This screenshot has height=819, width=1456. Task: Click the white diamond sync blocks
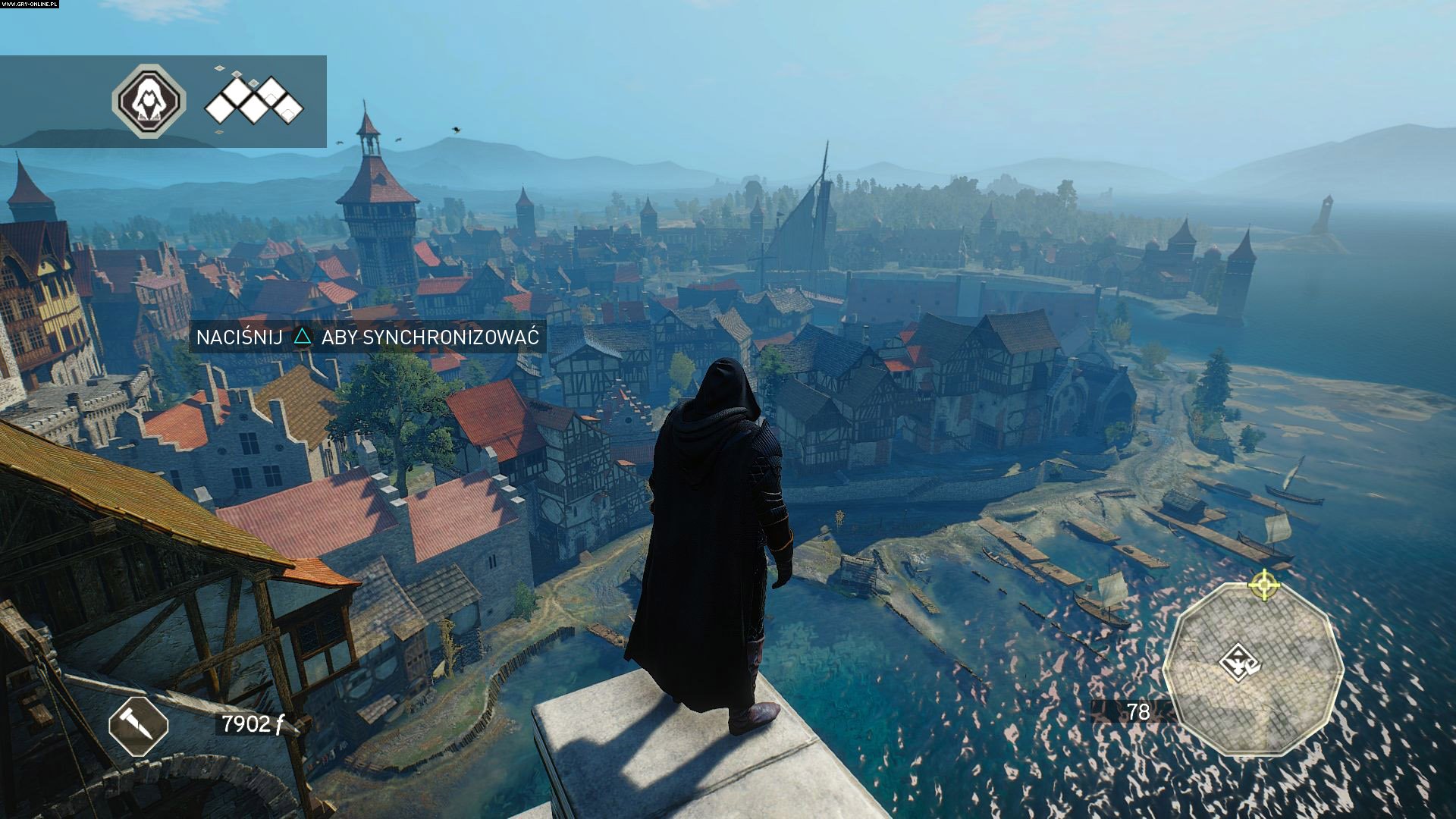click(254, 100)
